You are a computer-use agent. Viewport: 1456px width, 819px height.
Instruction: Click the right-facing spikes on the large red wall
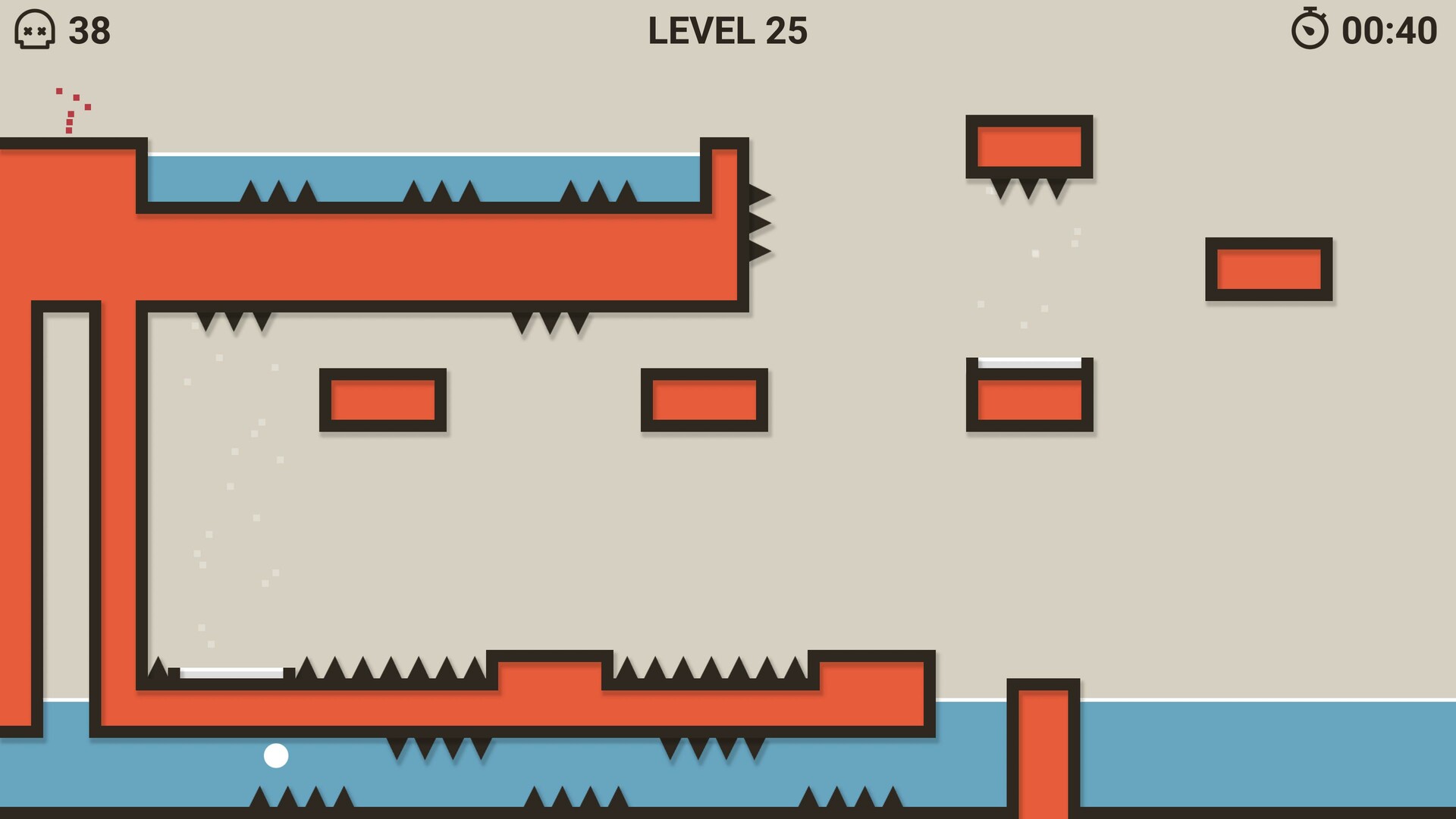point(758,220)
